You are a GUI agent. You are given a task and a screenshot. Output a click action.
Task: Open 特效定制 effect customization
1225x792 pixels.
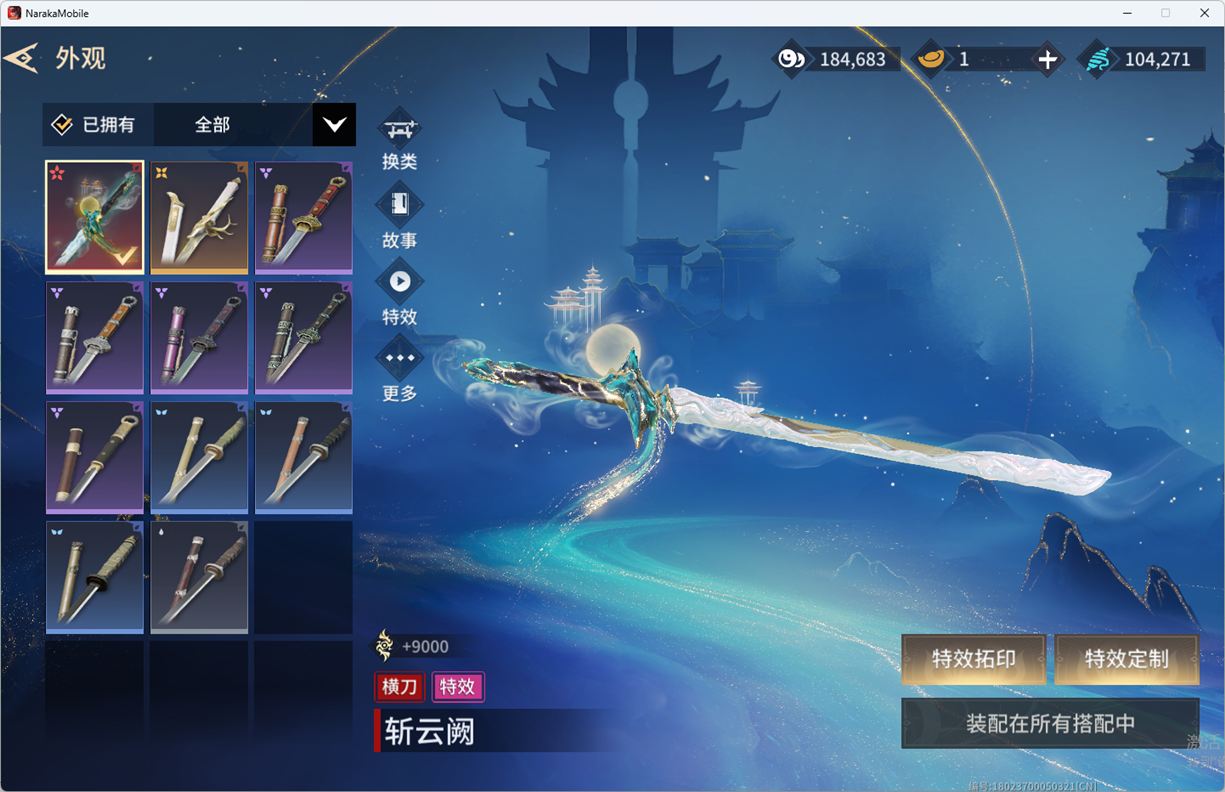1126,659
